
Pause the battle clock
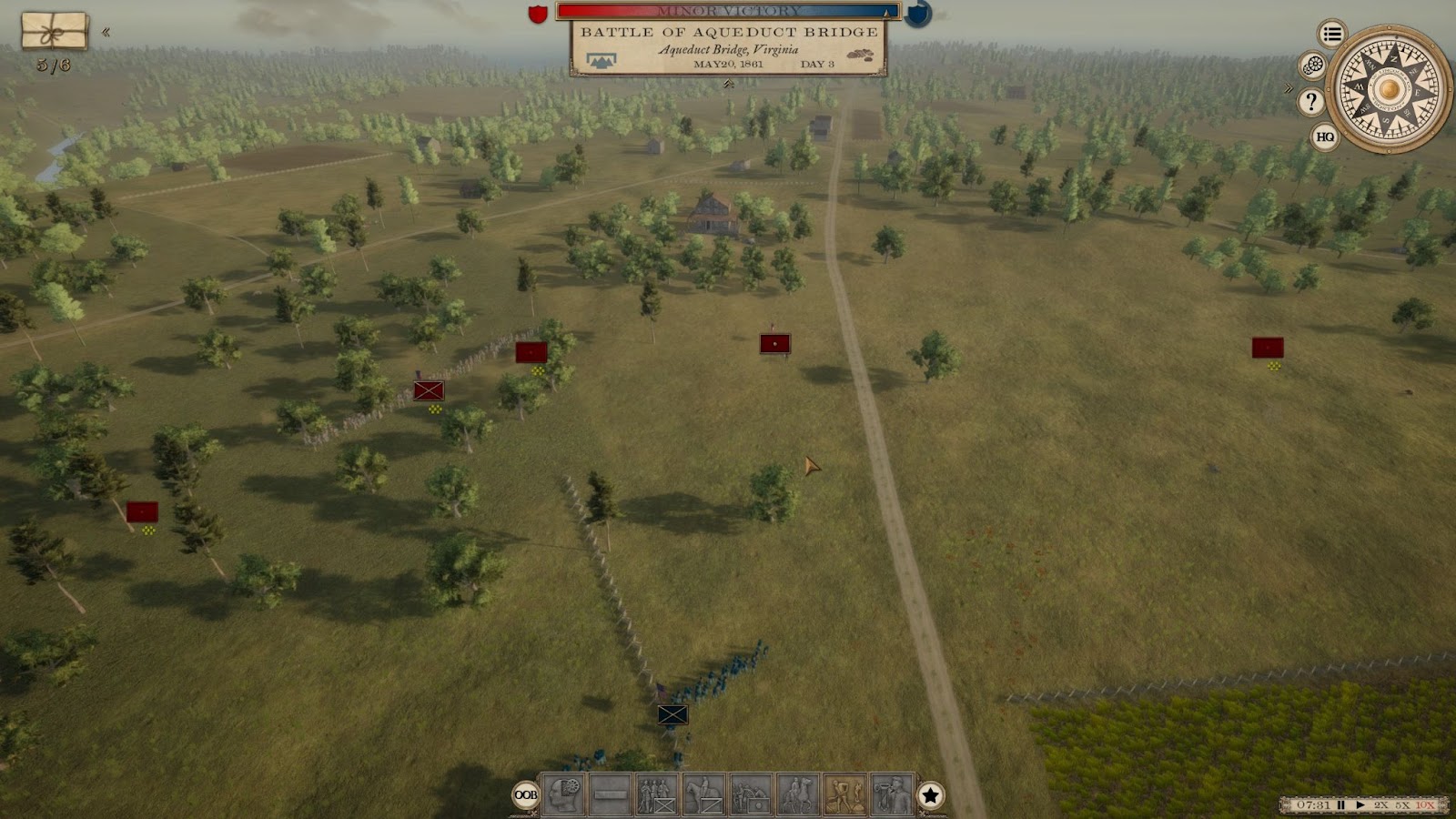pyautogui.click(x=1340, y=804)
